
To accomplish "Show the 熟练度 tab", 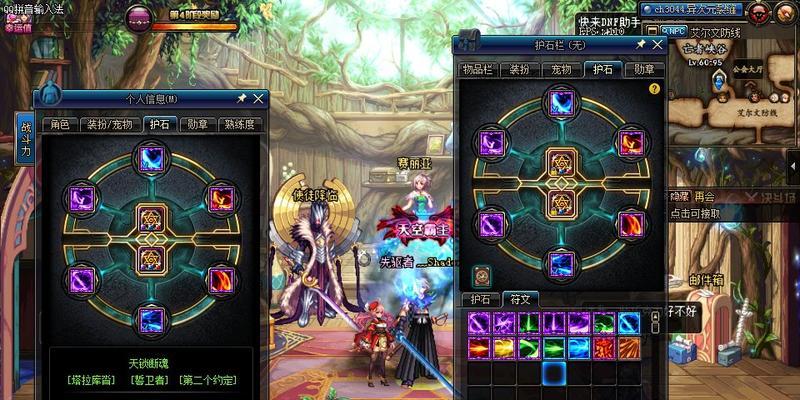I will [242, 125].
